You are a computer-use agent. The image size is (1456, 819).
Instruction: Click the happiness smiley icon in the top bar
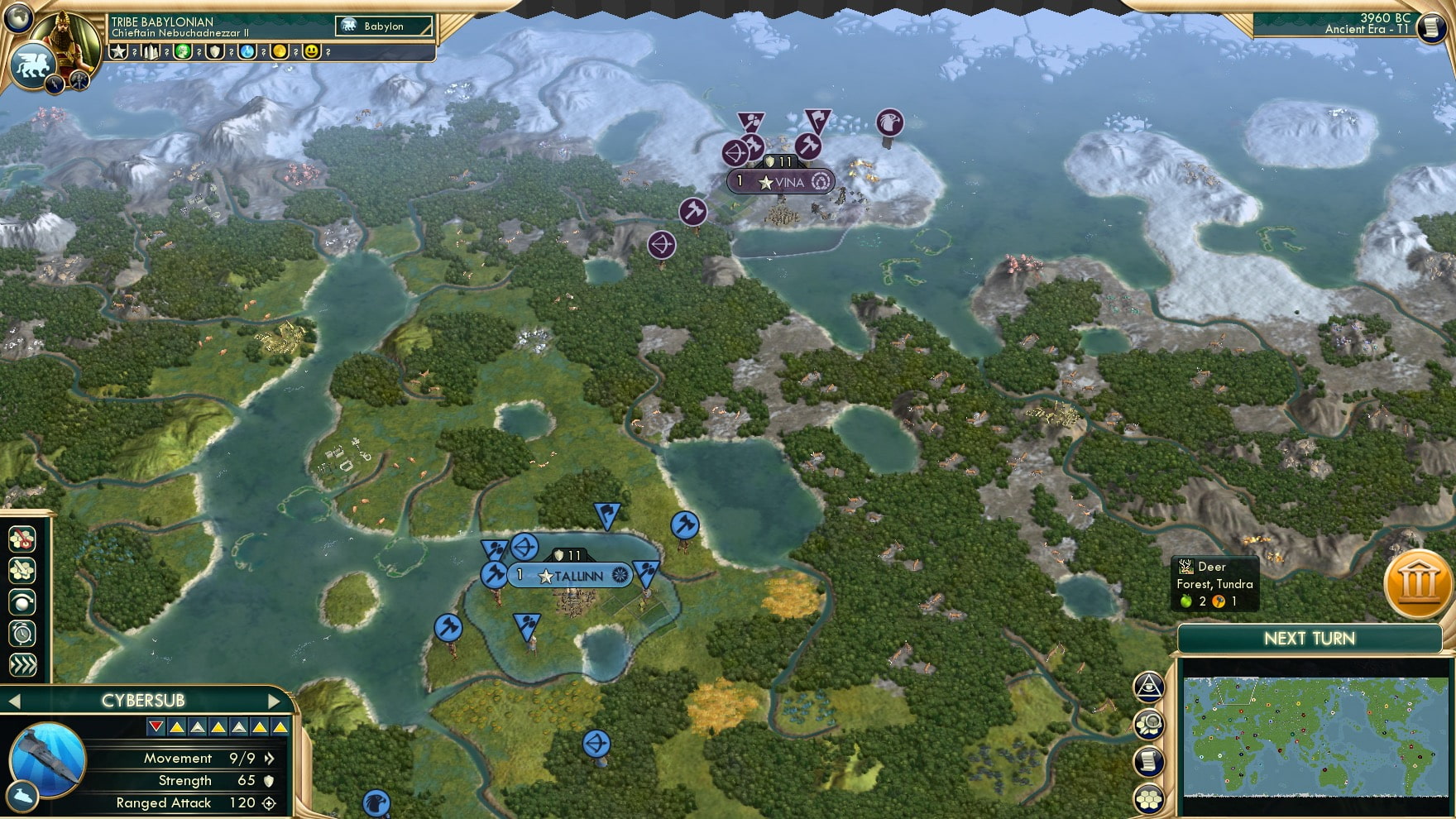312,54
